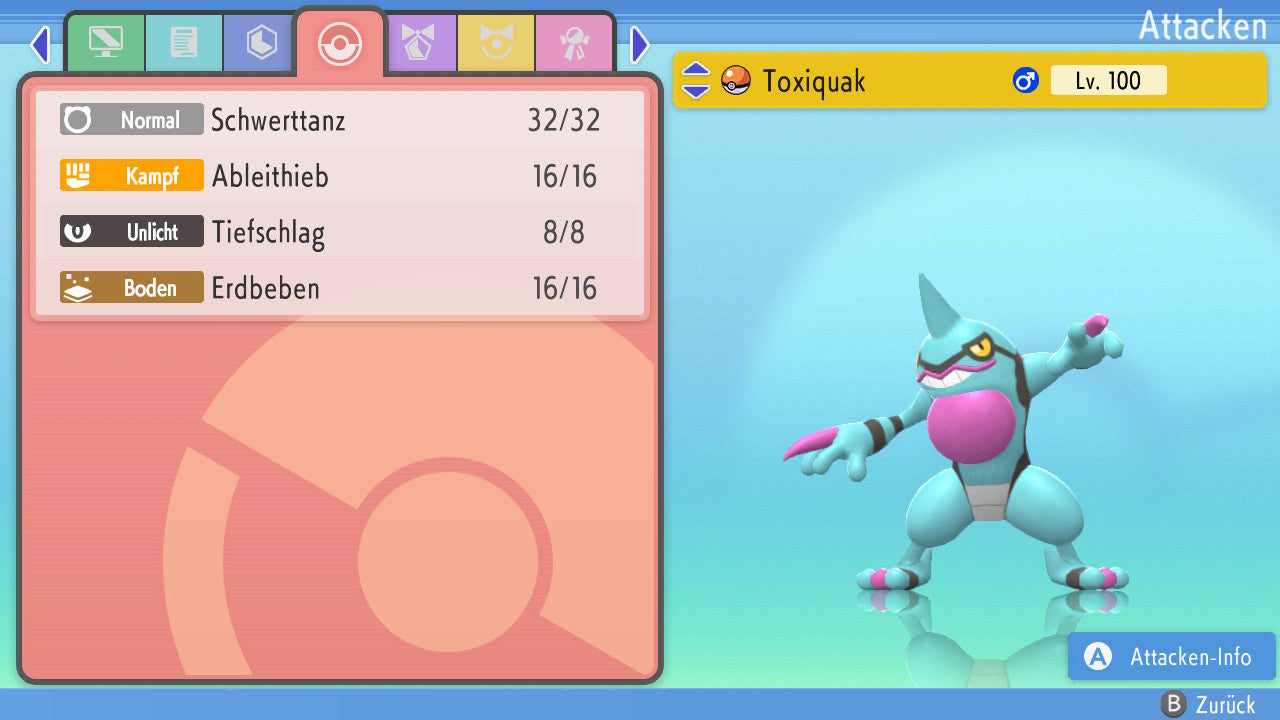1280x720 pixels.
Task: Open Attacken-Info for the moves
Action: click(x=1171, y=656)
